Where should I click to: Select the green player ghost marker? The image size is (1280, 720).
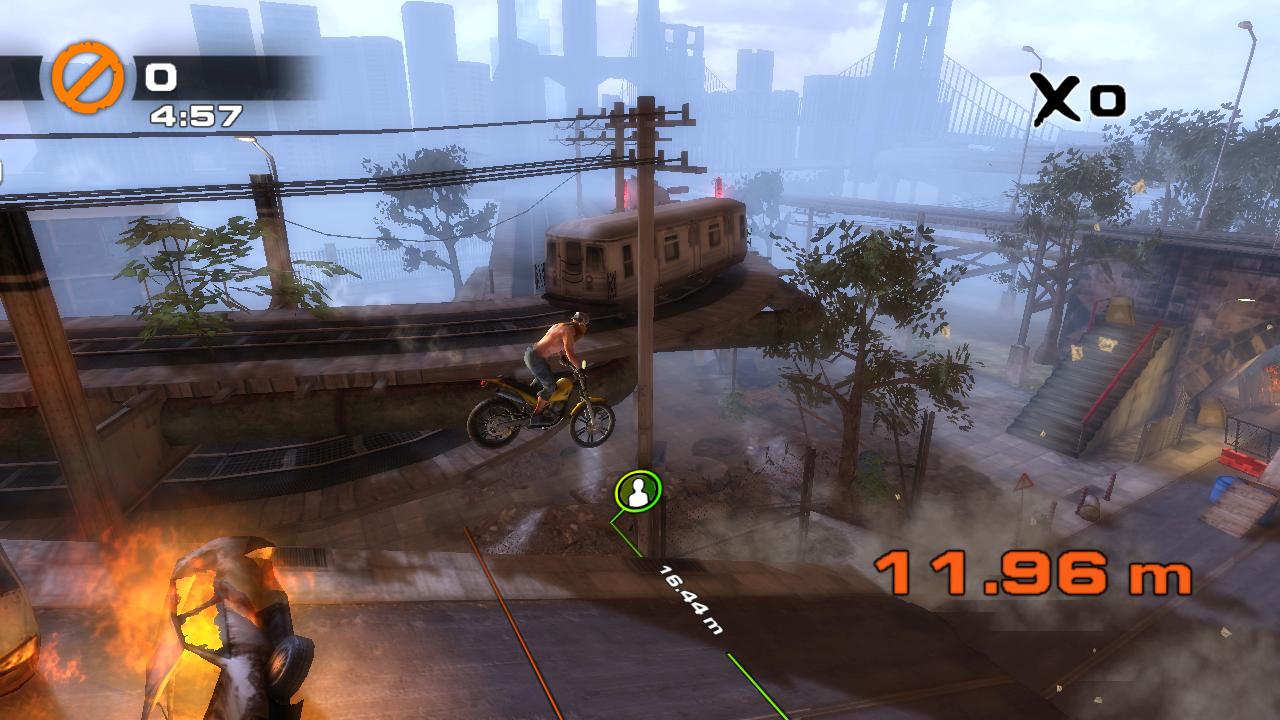point(638,491)
